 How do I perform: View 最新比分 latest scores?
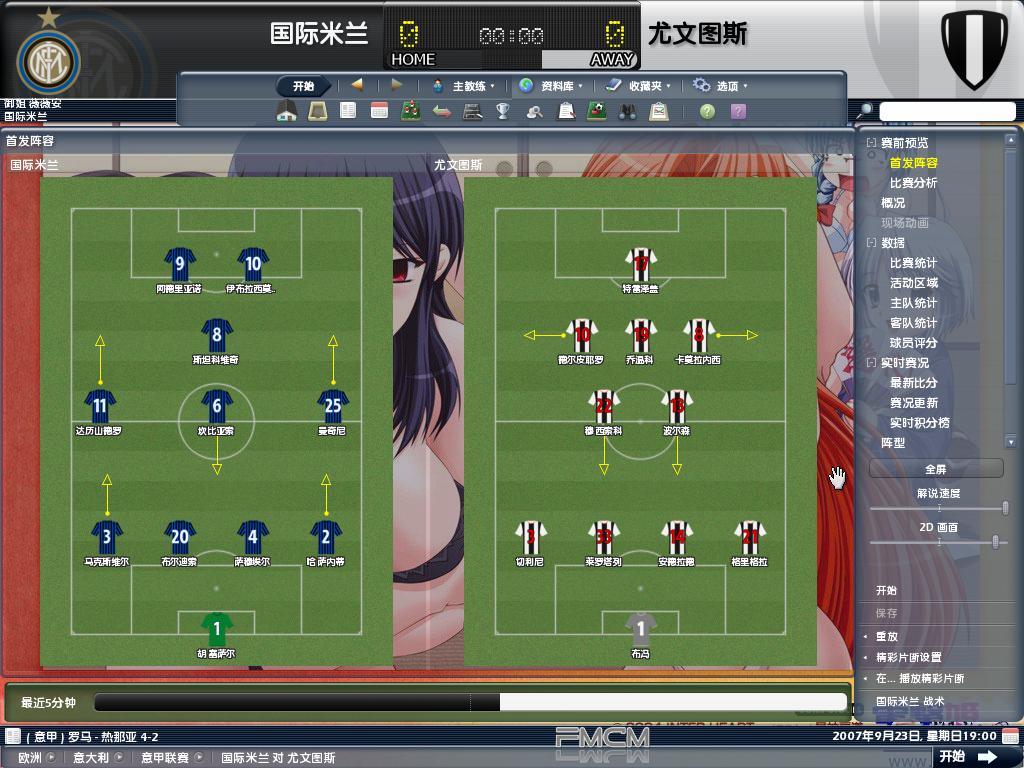pos(913,383)
